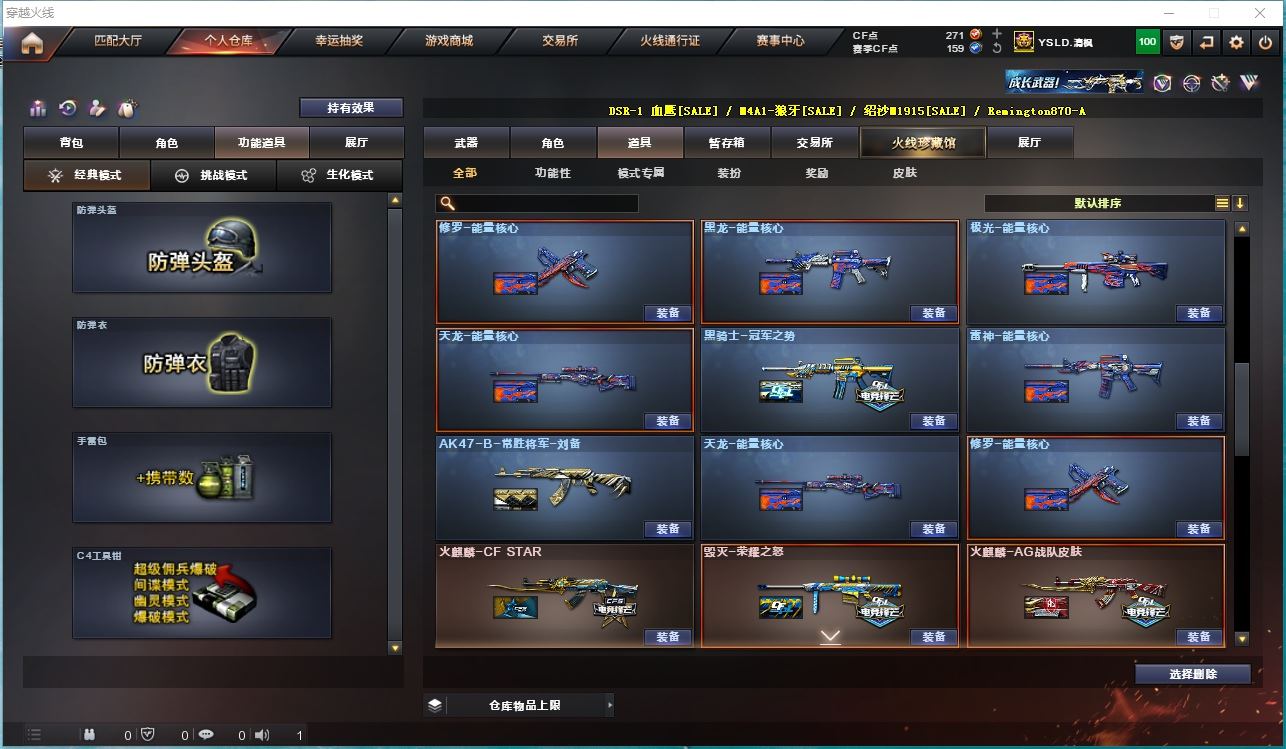Filter items by 皮肤 skins category
The image size is (1286, 749).
click(904, 173)
